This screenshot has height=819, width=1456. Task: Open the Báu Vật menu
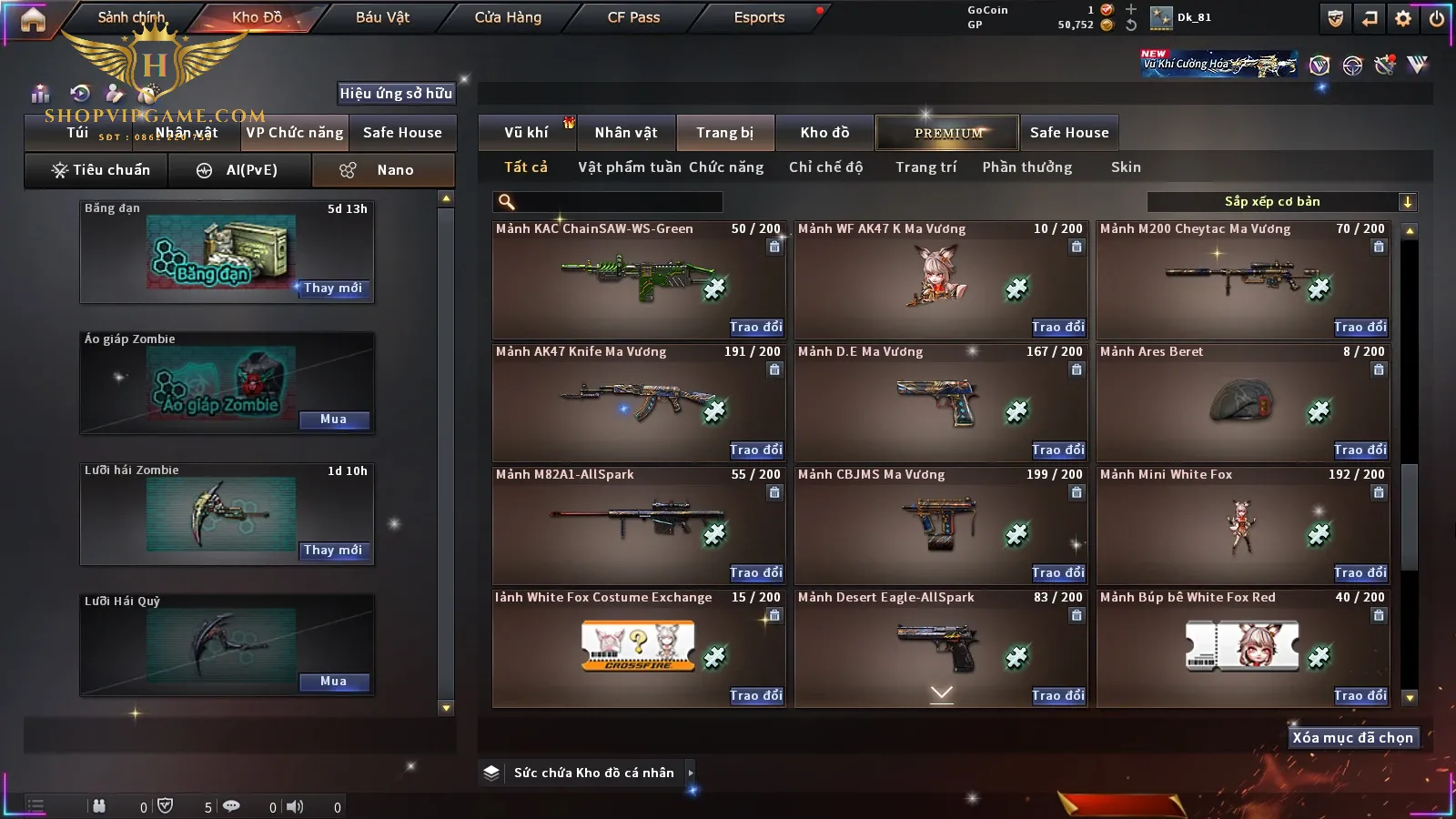pyautogui.click(x=382, y=17)
